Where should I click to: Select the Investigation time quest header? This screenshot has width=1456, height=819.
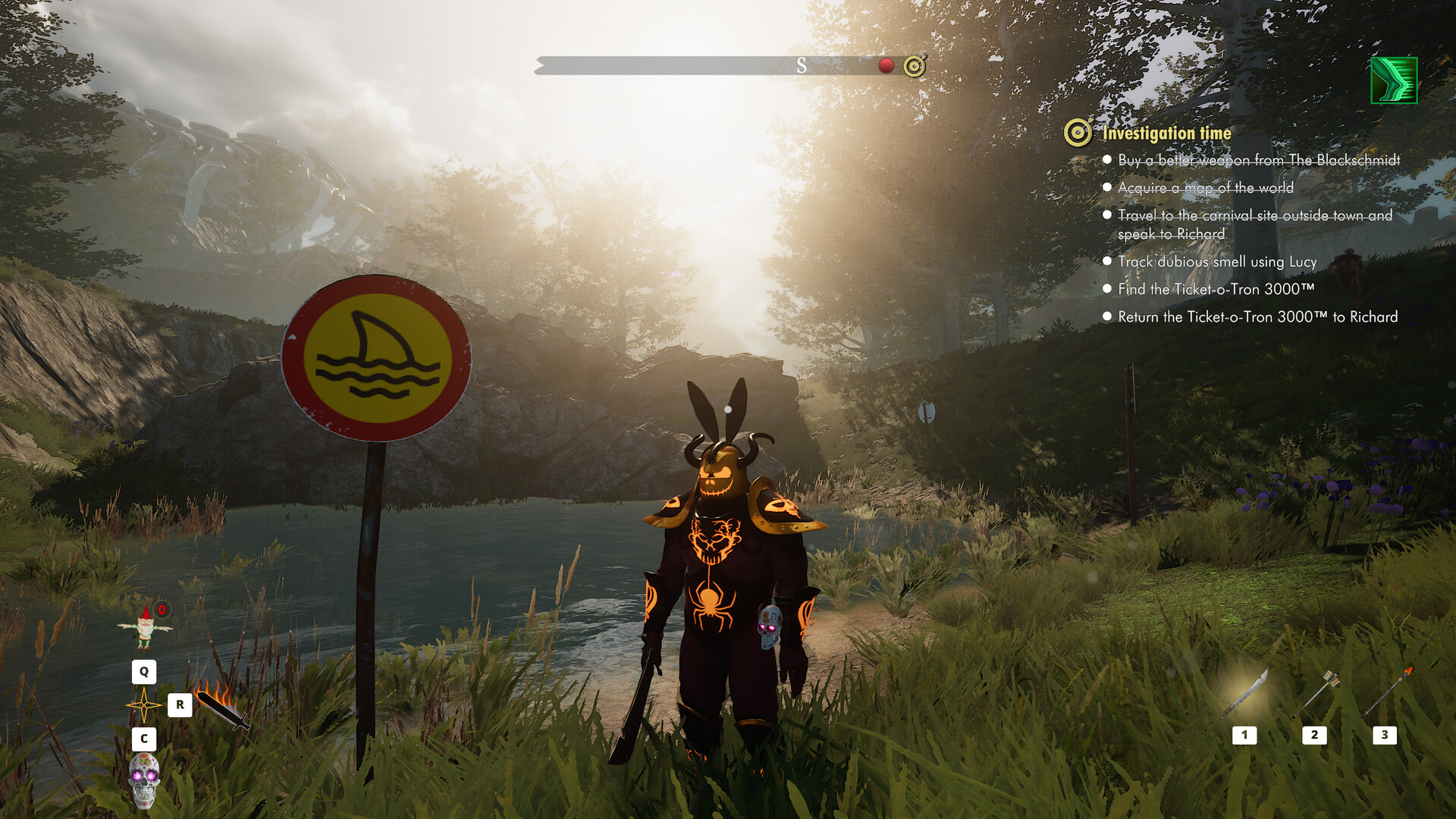point(1166,132)
